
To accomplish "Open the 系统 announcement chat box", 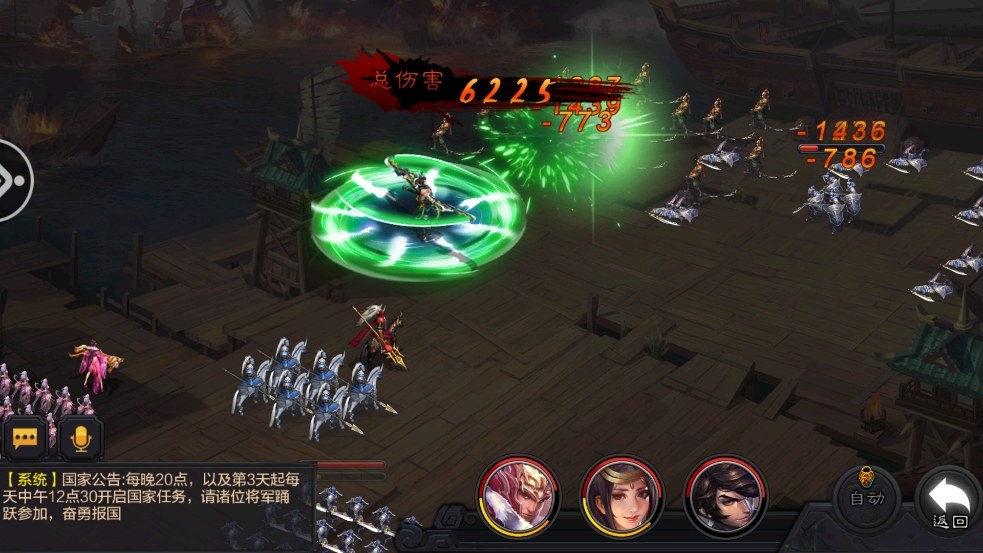I will coord(155,495).
